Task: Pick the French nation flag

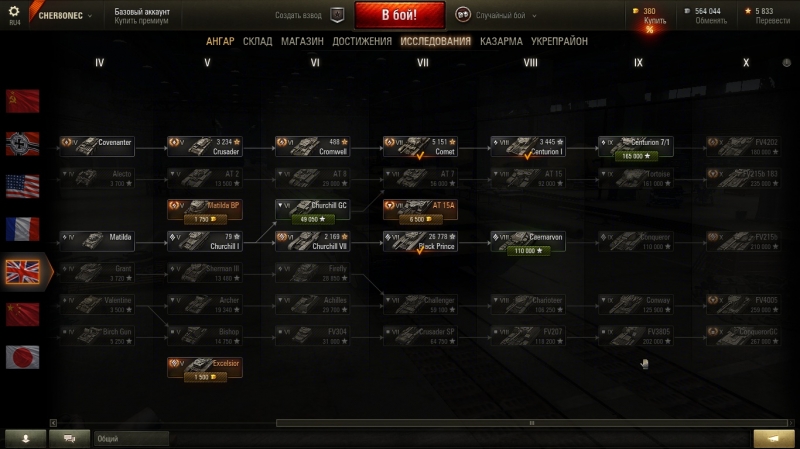Action: (x=23, y=228)
